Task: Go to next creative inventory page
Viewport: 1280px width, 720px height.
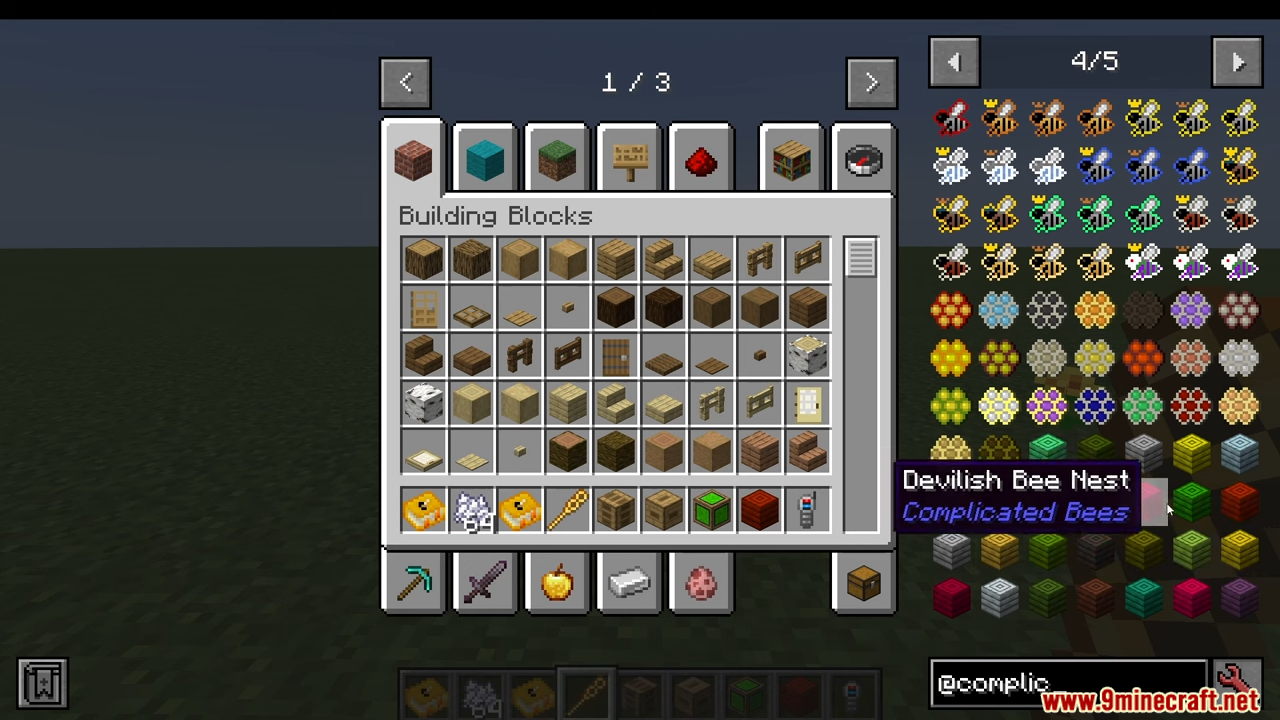Action: coord(870,83)
